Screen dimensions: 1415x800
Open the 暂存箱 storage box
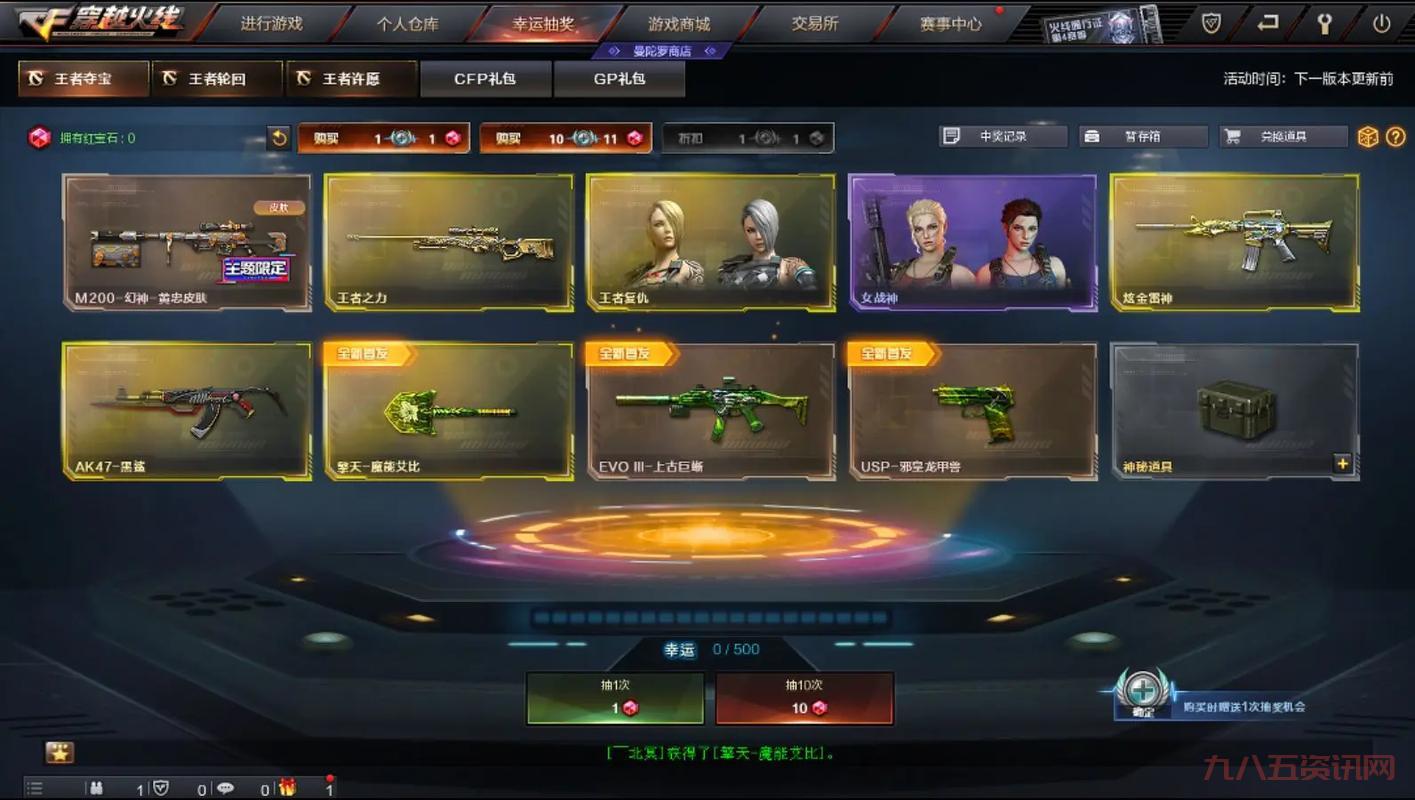click(x=1142, y=136)
